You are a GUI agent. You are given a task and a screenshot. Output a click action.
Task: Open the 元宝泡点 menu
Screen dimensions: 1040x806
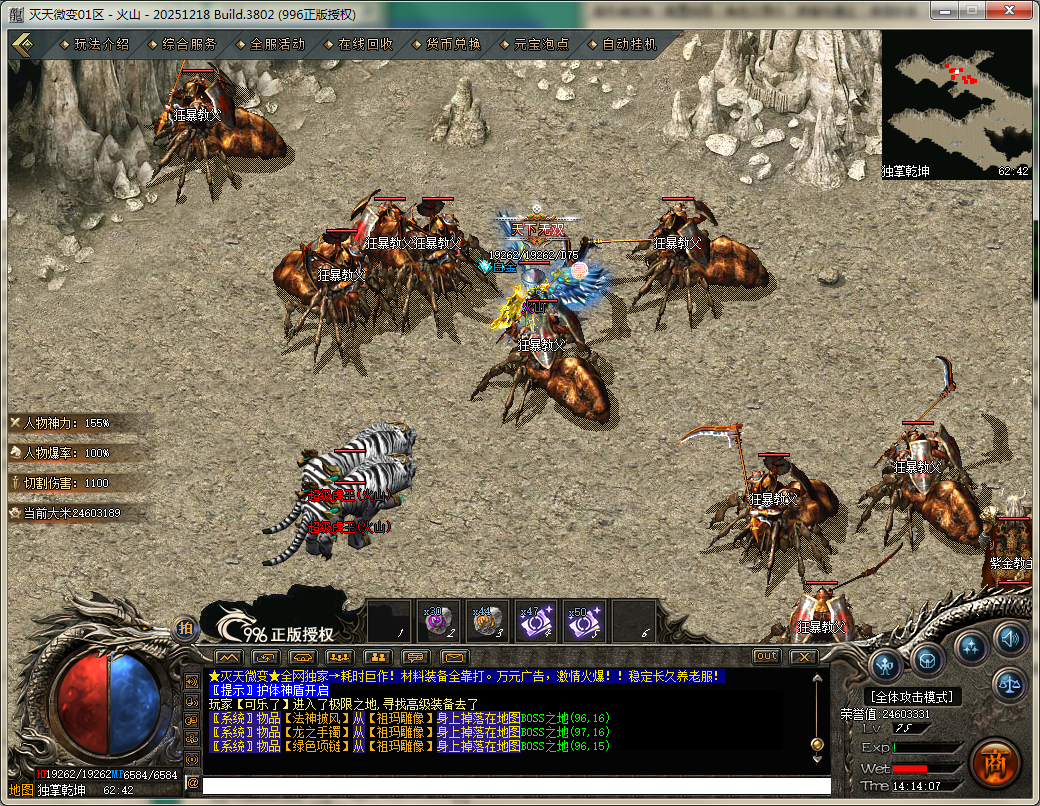tap(541, 44)
